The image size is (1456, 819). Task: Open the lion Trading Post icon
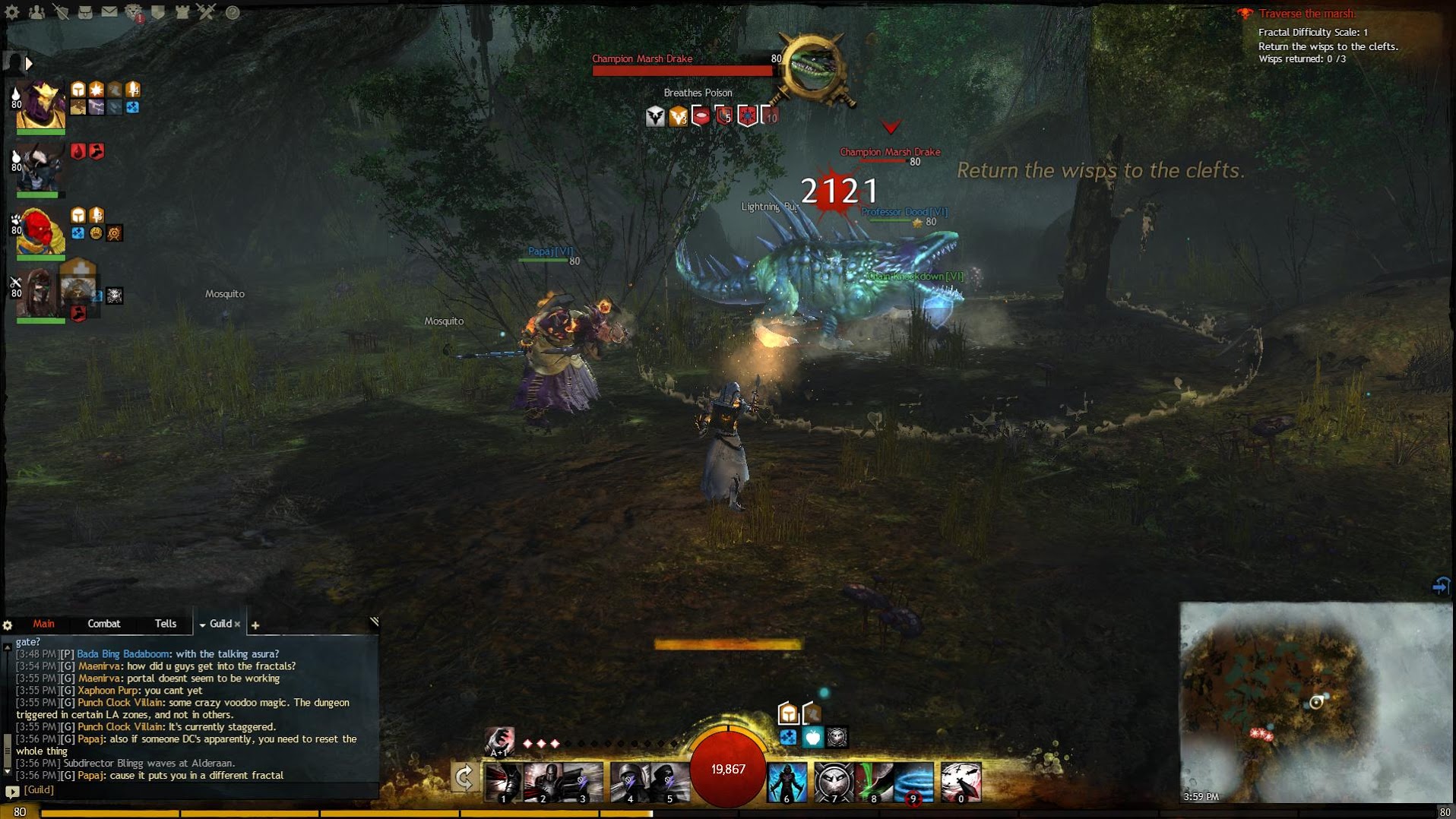click(134, 12)
